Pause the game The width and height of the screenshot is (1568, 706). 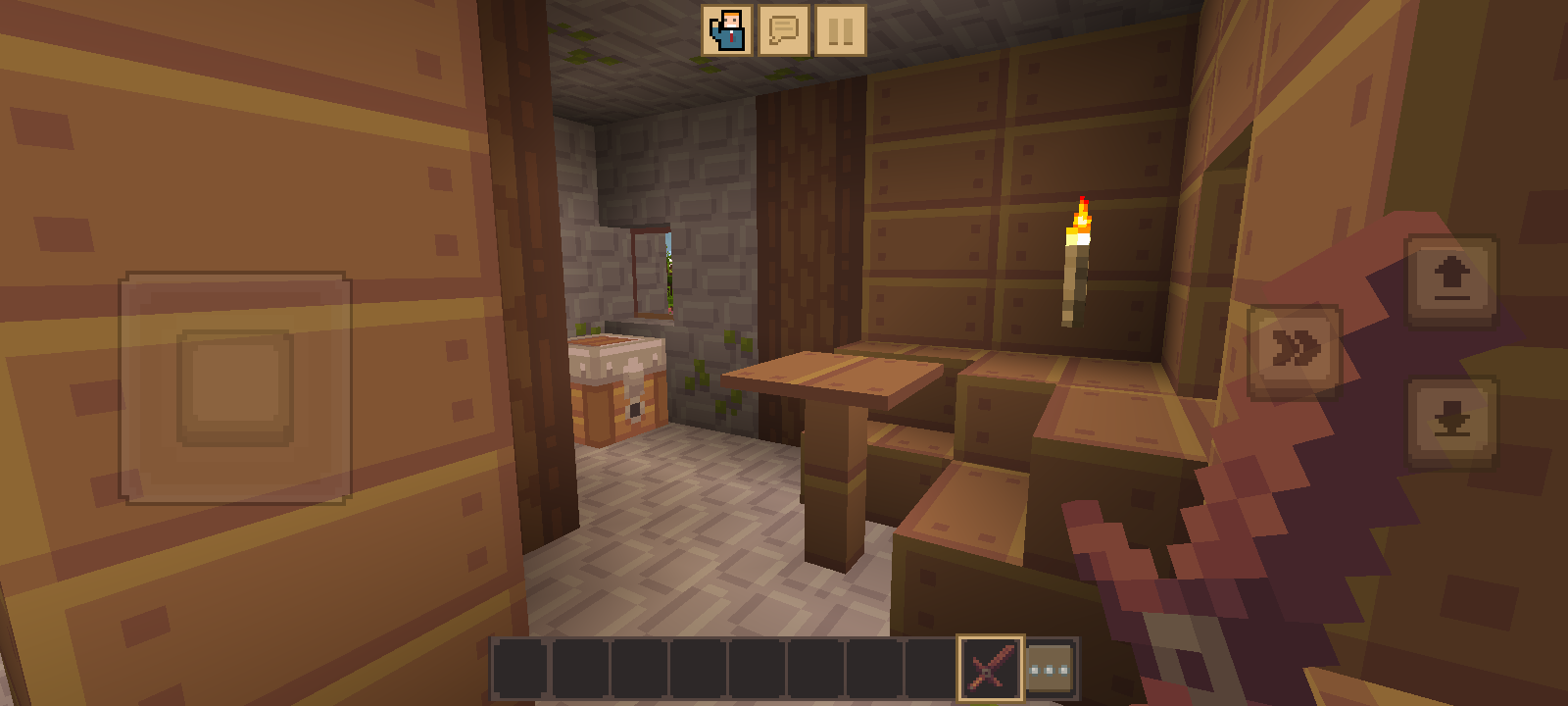[x=841, y=30]
